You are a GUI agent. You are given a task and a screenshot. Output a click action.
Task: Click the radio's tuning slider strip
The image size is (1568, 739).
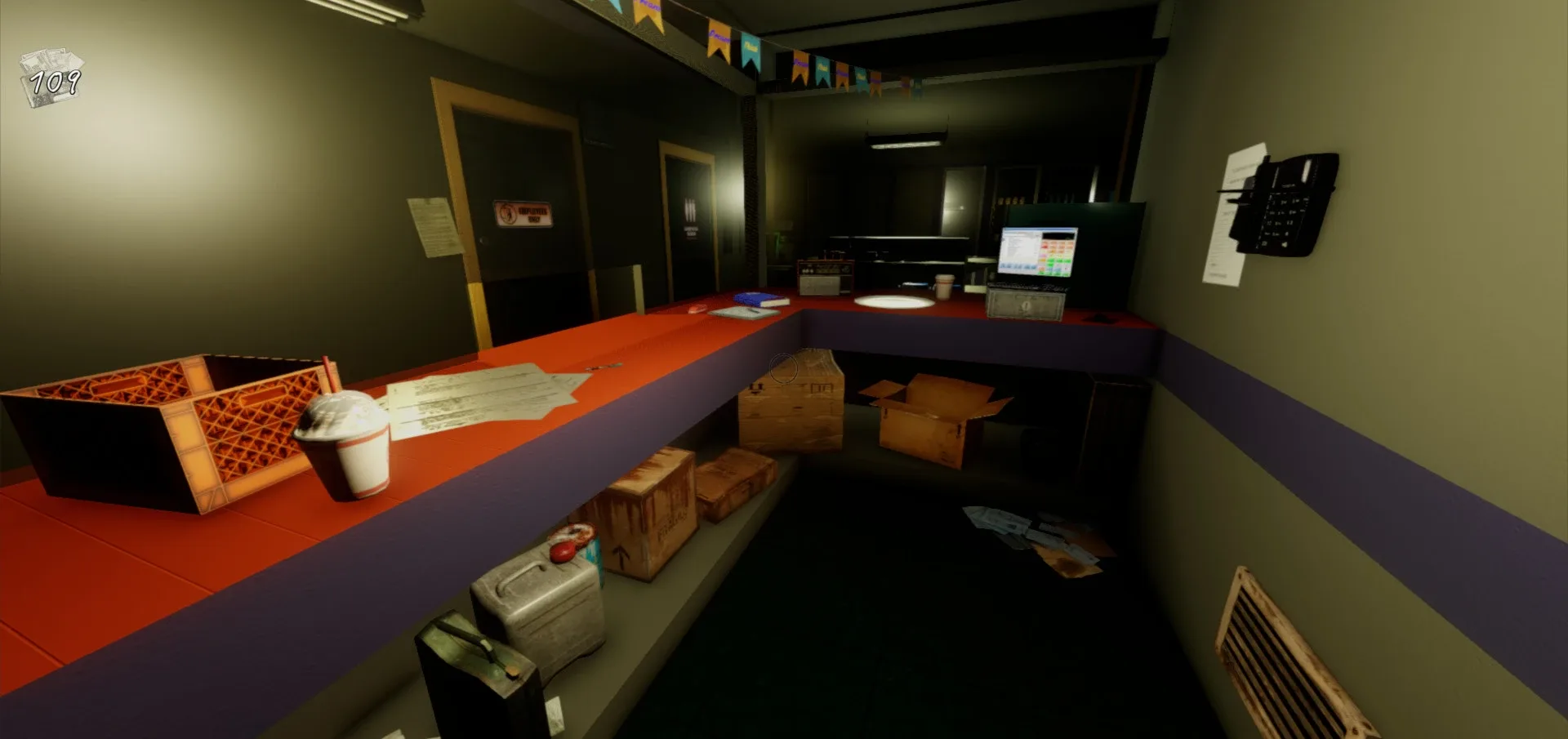pos(828,271)
